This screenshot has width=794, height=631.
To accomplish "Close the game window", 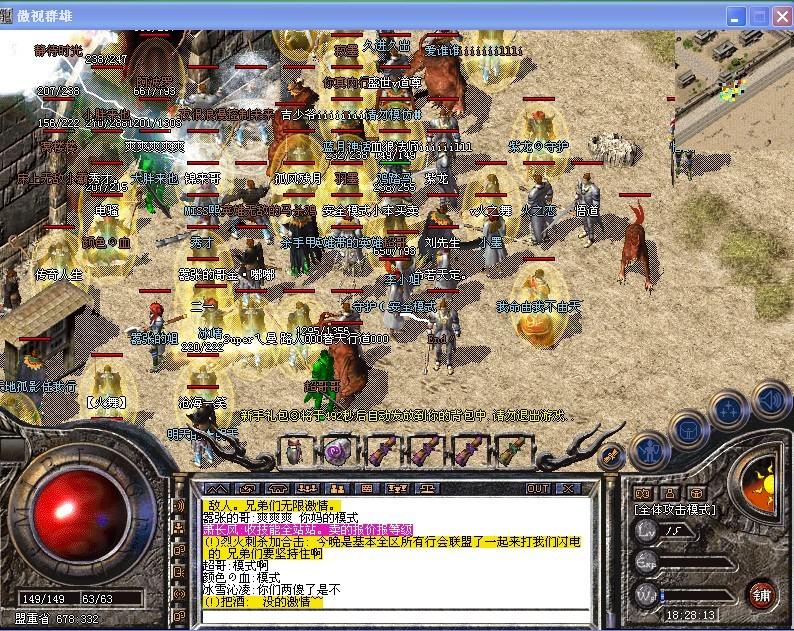I will pyautogui.click(x=779, y=16).
